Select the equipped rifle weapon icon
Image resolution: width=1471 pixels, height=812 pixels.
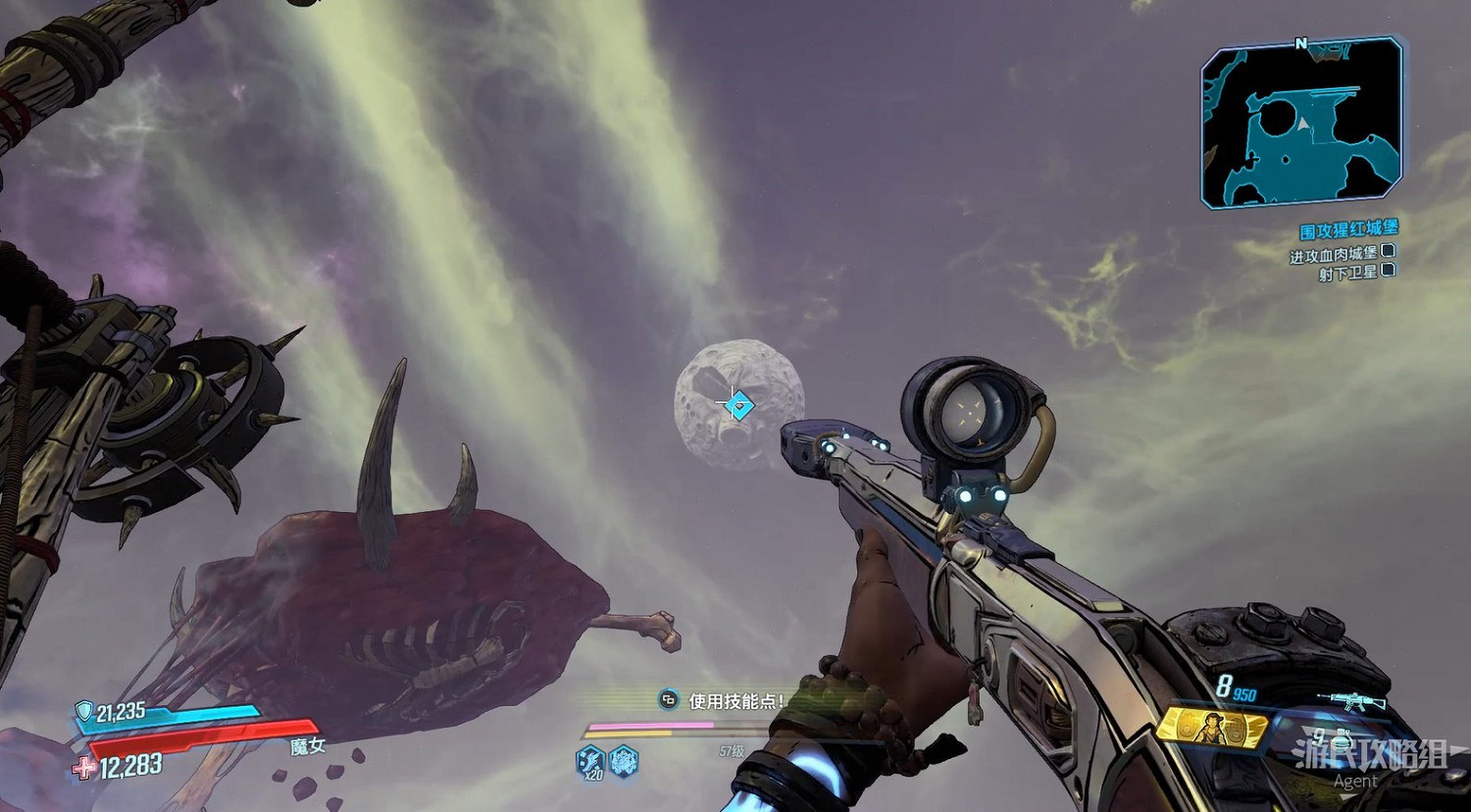pyautogui.click(x=1351, y=700)
